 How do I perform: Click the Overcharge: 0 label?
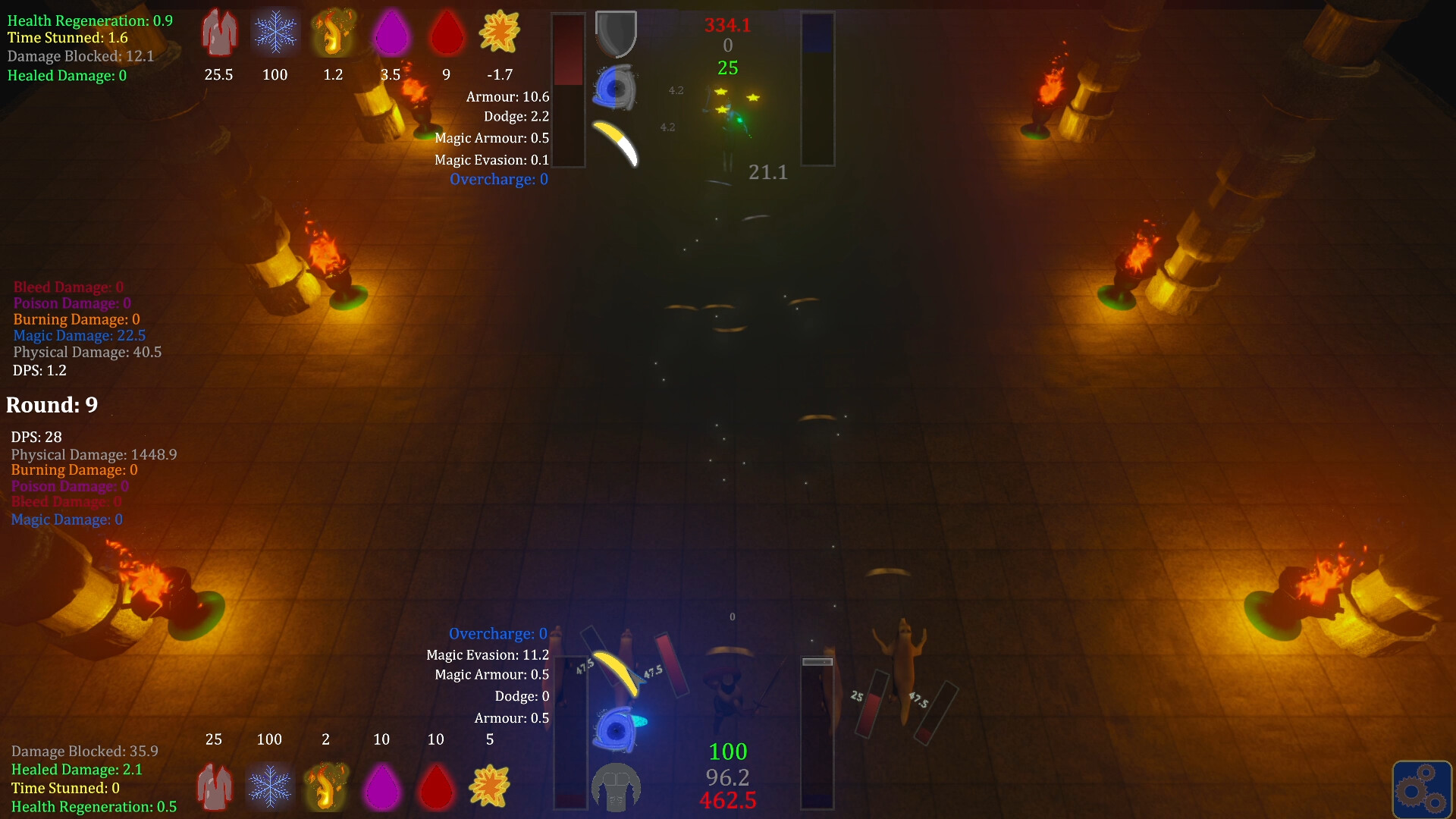click(x=498, y=179)
